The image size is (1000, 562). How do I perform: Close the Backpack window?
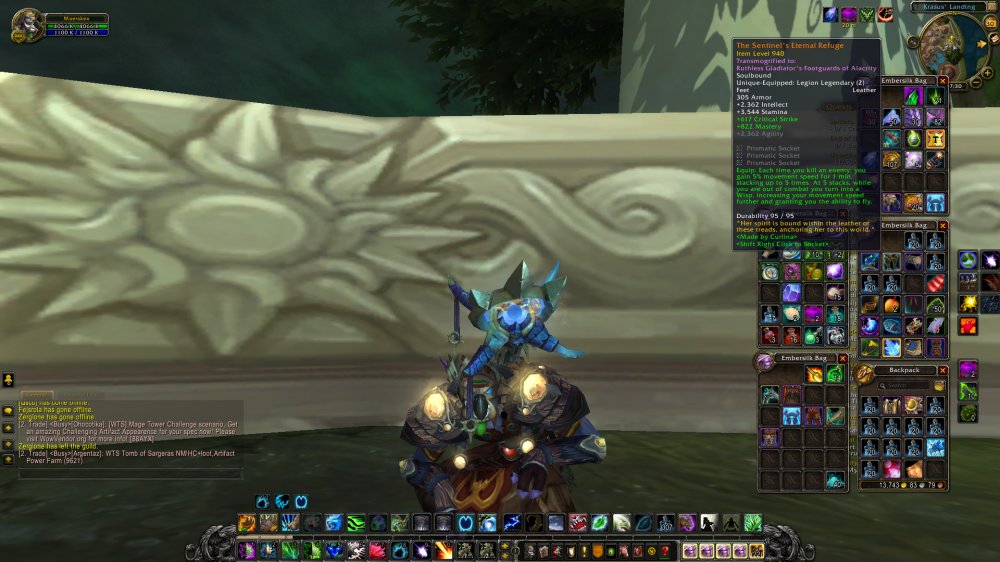tap(942, 370)
